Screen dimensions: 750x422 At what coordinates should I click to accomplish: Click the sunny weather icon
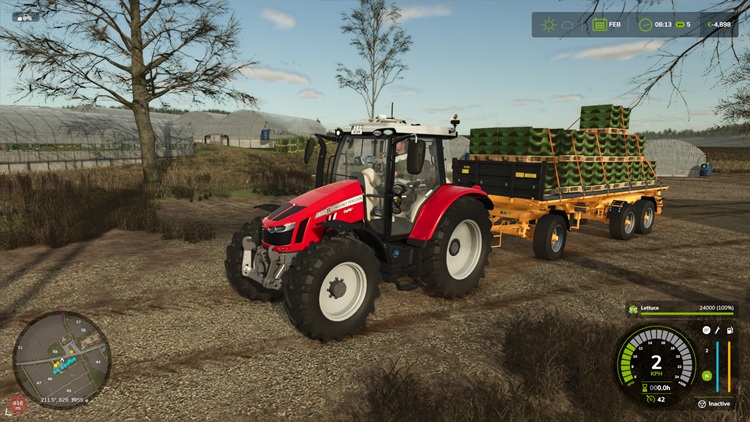tap(548, 24)
